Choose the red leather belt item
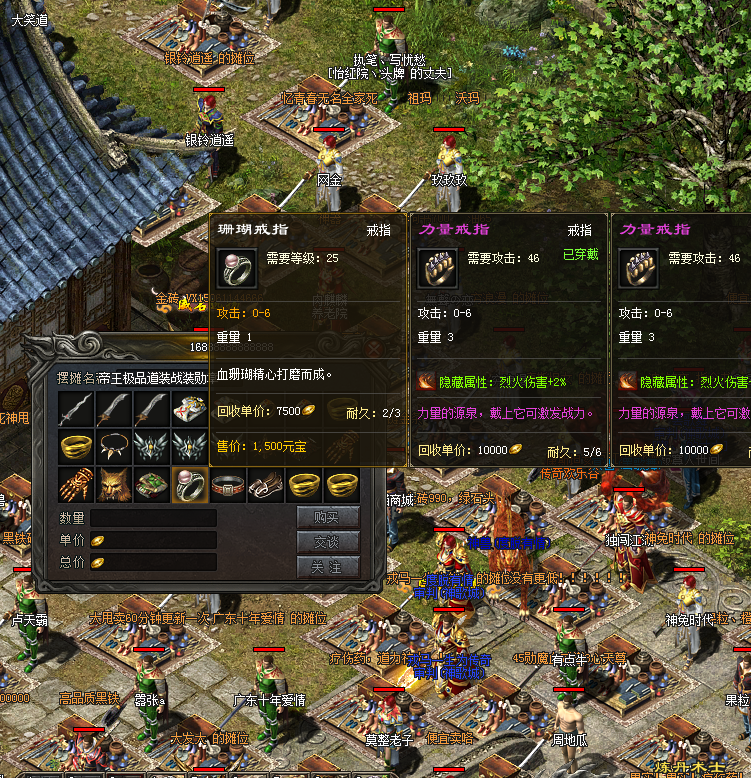 (x=229, y=484)
